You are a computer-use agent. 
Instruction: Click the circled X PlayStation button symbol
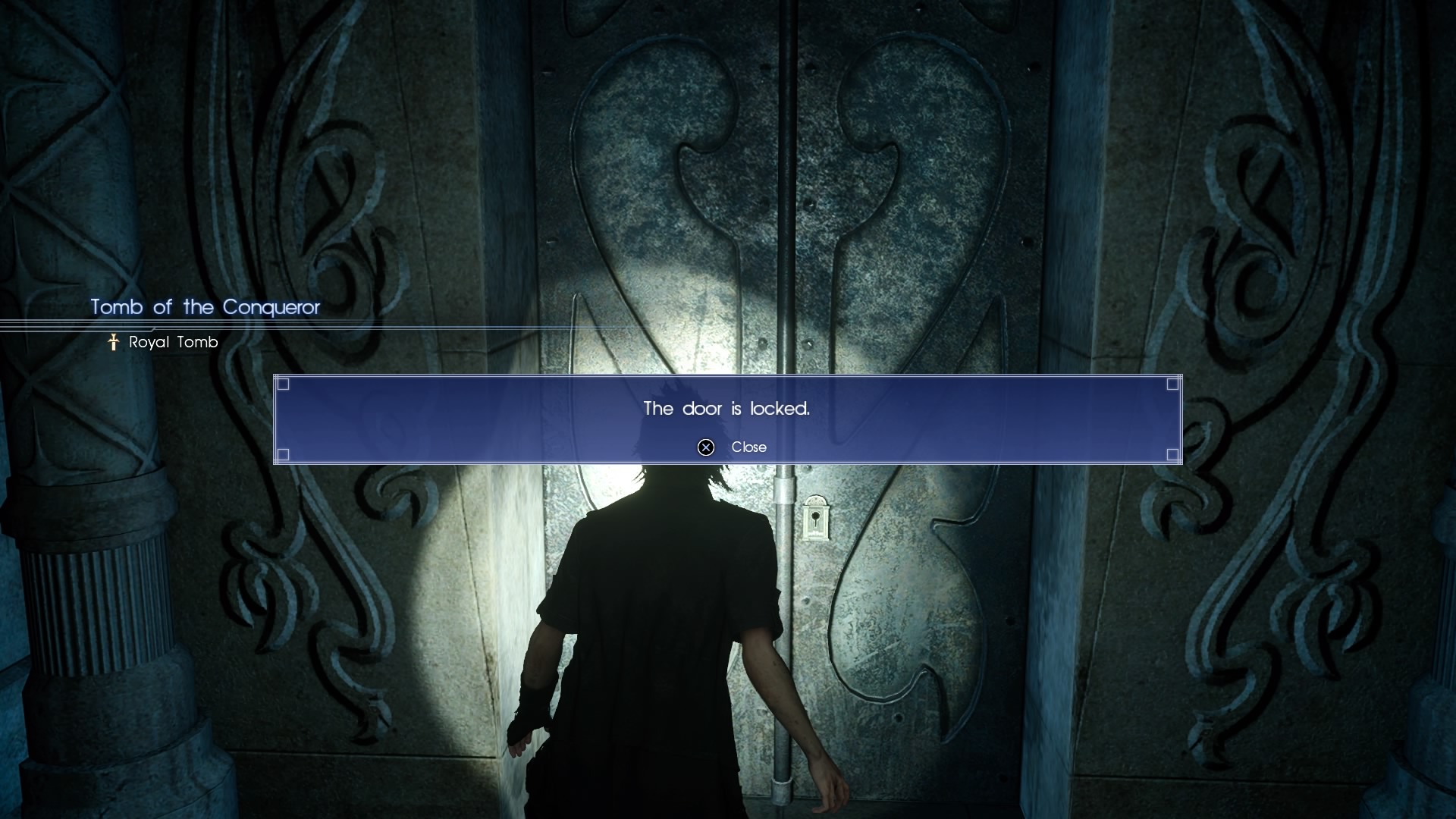(x=706, y=447)
